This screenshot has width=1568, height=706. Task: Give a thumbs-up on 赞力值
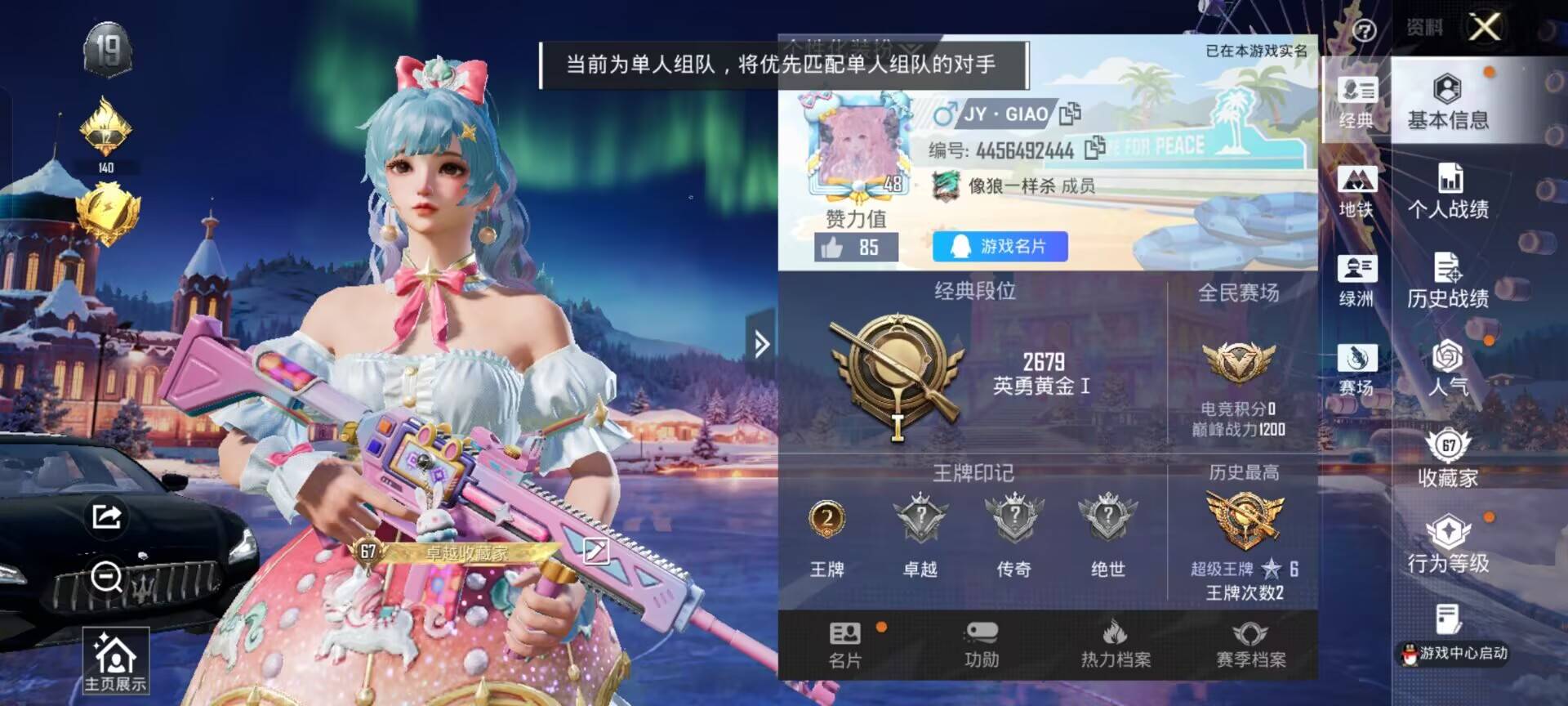tap(834, 247)
